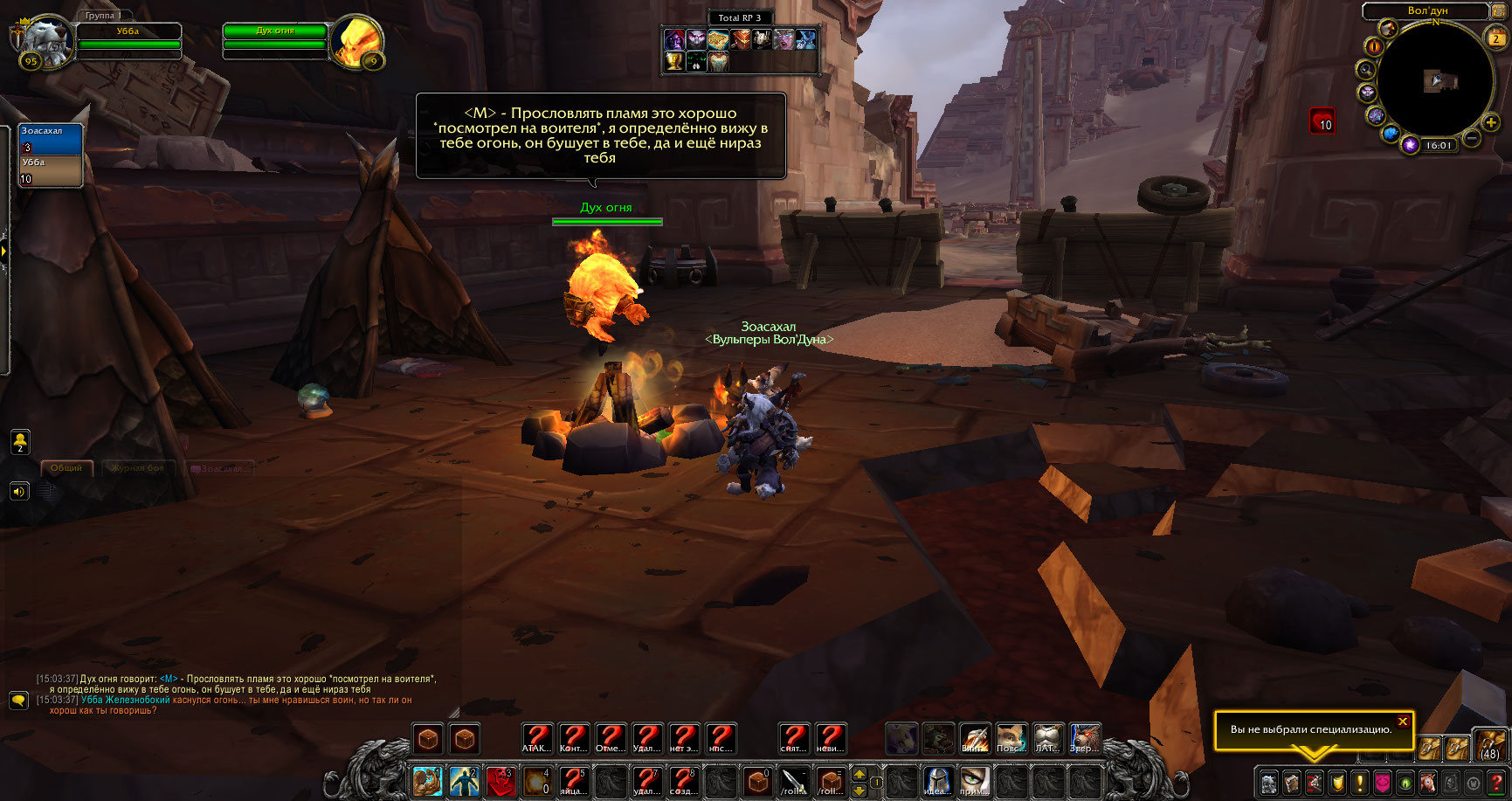Use the red skull ability in slot 3

point(501,781)
